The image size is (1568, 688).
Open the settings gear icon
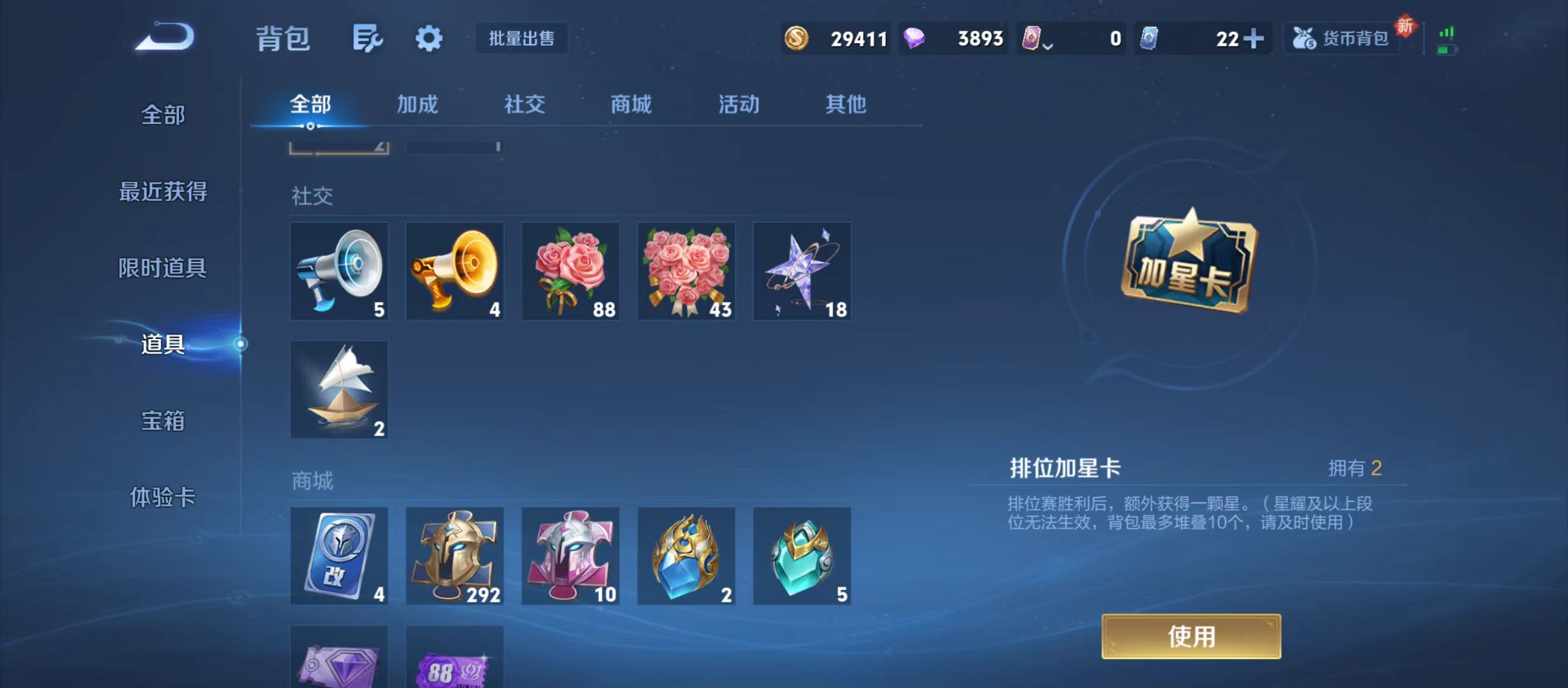click(x=428, y=38)
